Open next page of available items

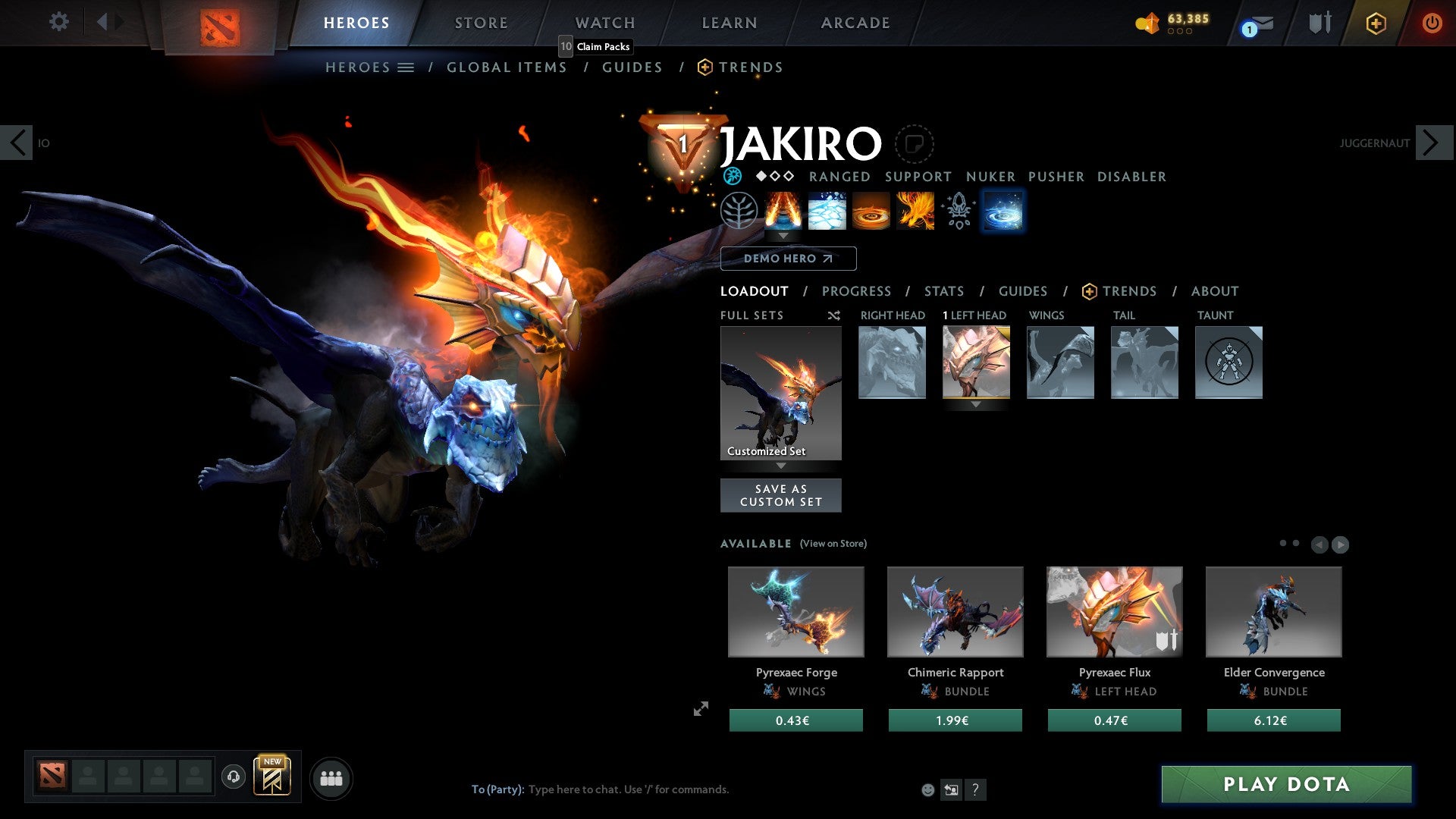coord(1339,544)
